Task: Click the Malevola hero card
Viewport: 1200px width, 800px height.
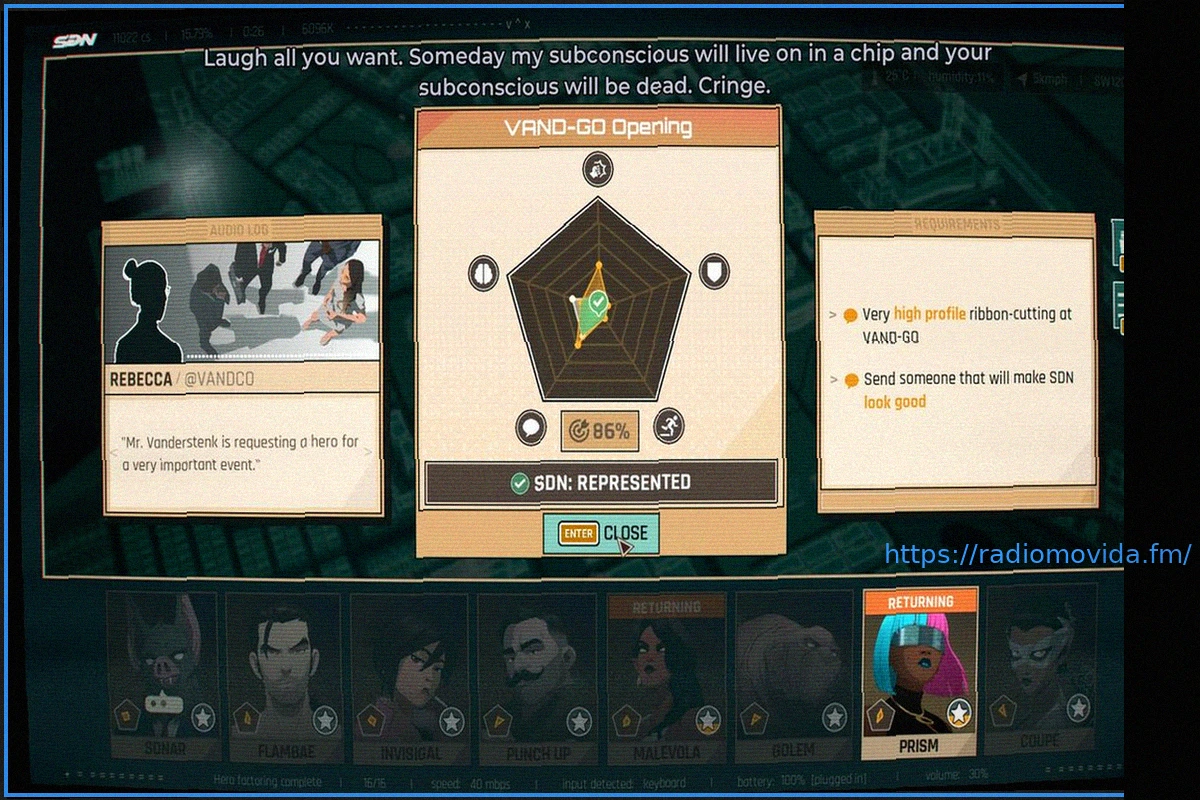Action: [x=666, y=677]
